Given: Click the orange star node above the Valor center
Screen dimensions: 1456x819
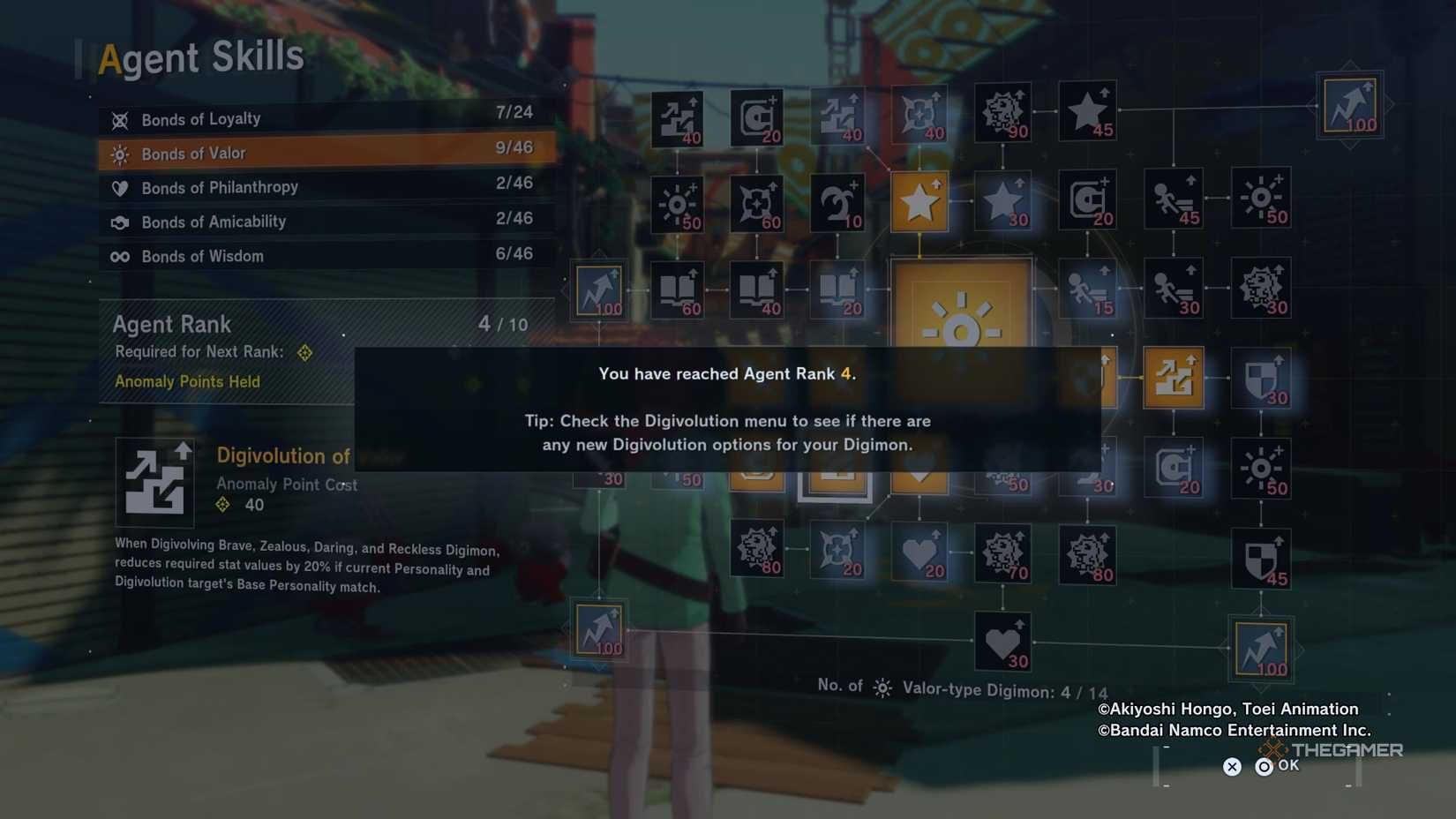Looking at the screenshot, I should (919, 200).
